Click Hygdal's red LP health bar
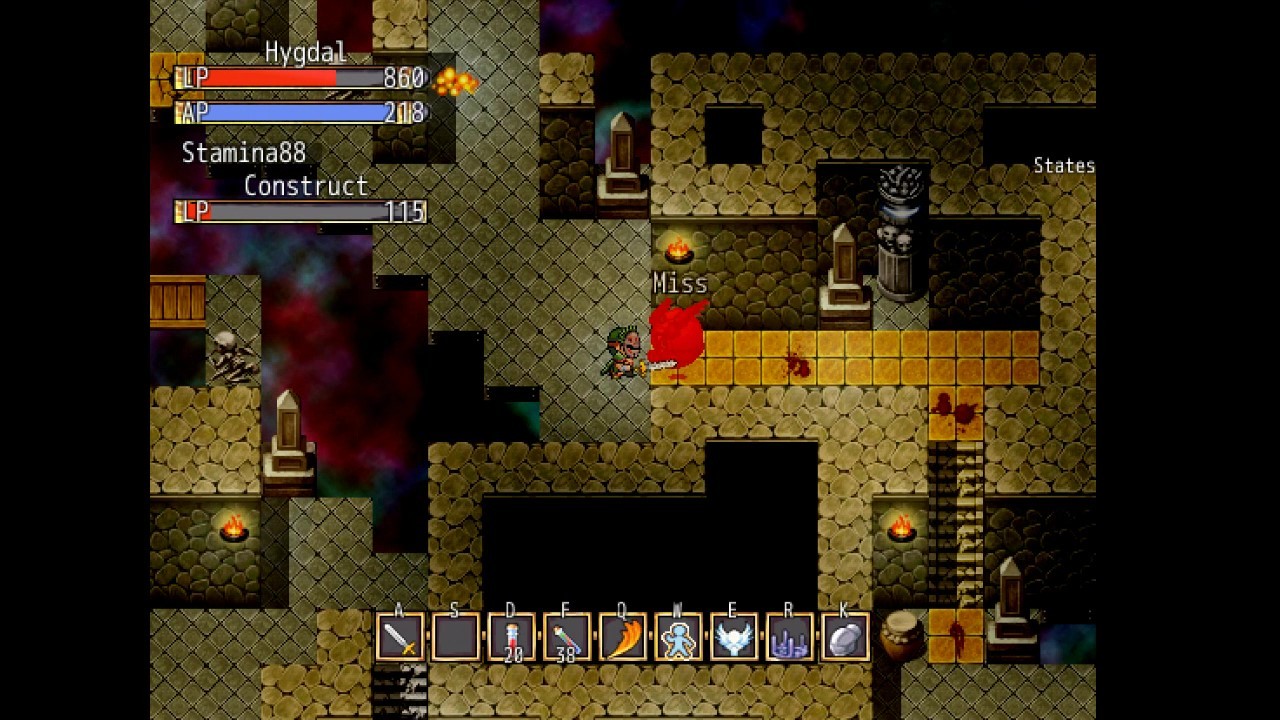 point(290,78)
